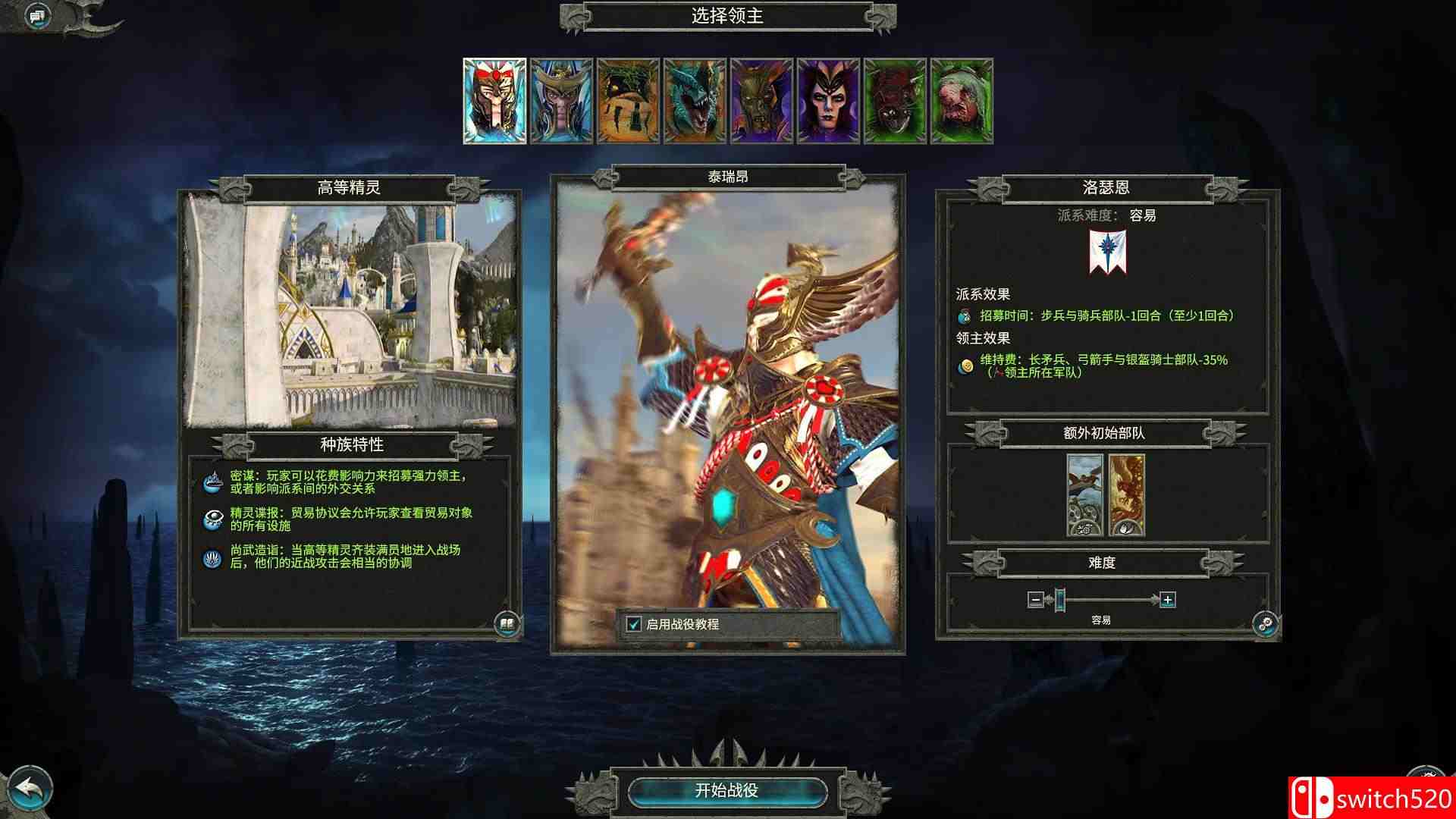1456x819 pixels.
Task: Select Morathi's purple portrait at the top
Action: [828, 101]
